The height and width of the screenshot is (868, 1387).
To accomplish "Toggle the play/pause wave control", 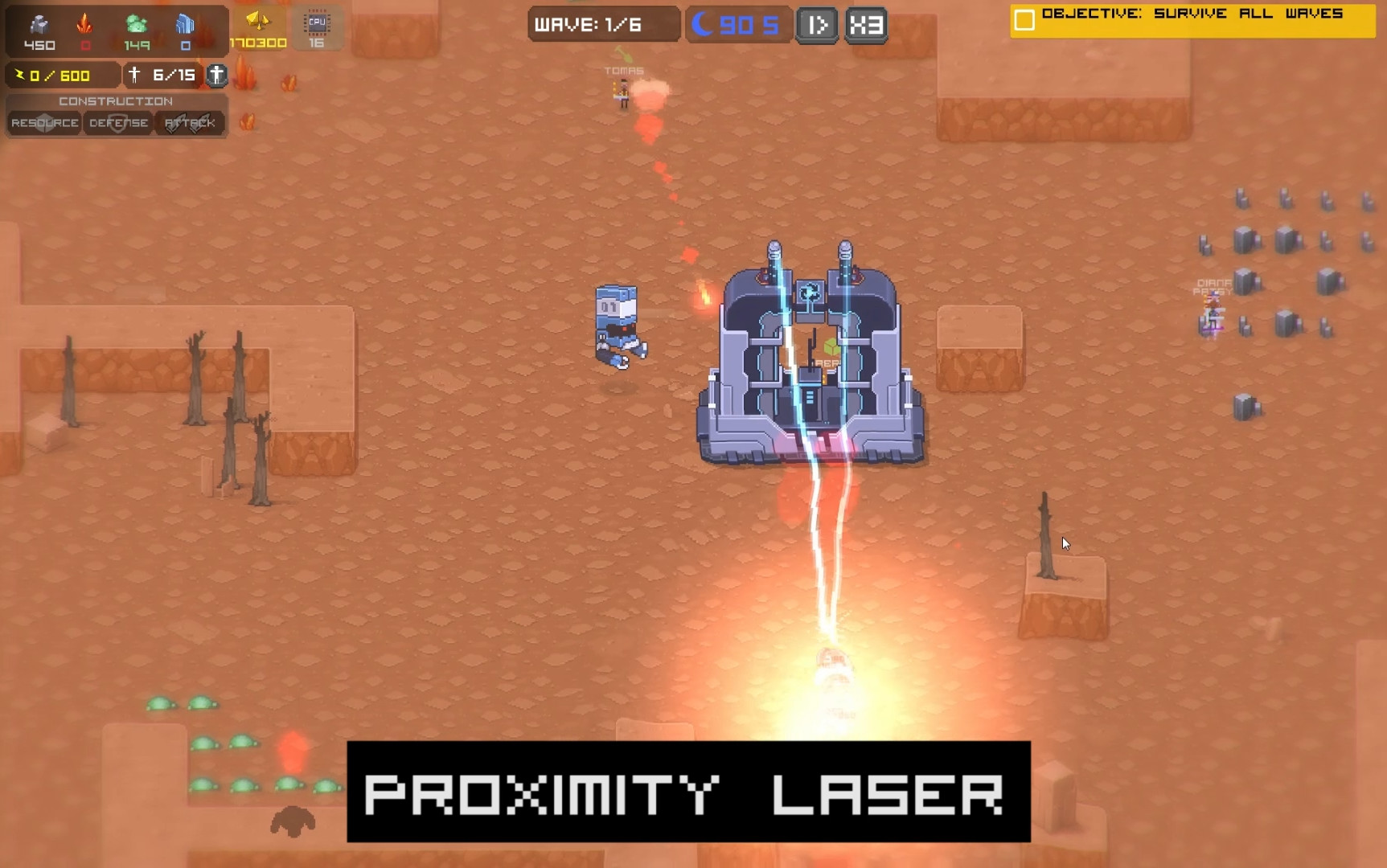I will pos(817,24).
